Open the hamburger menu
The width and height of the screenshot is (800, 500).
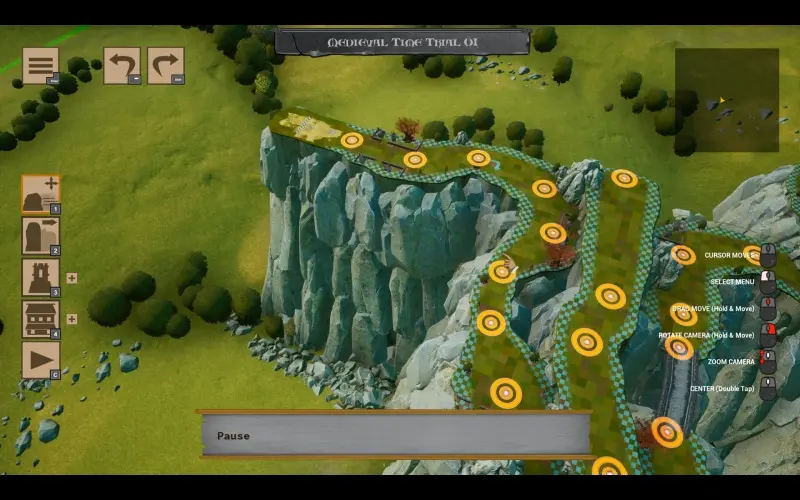point(40,65)
